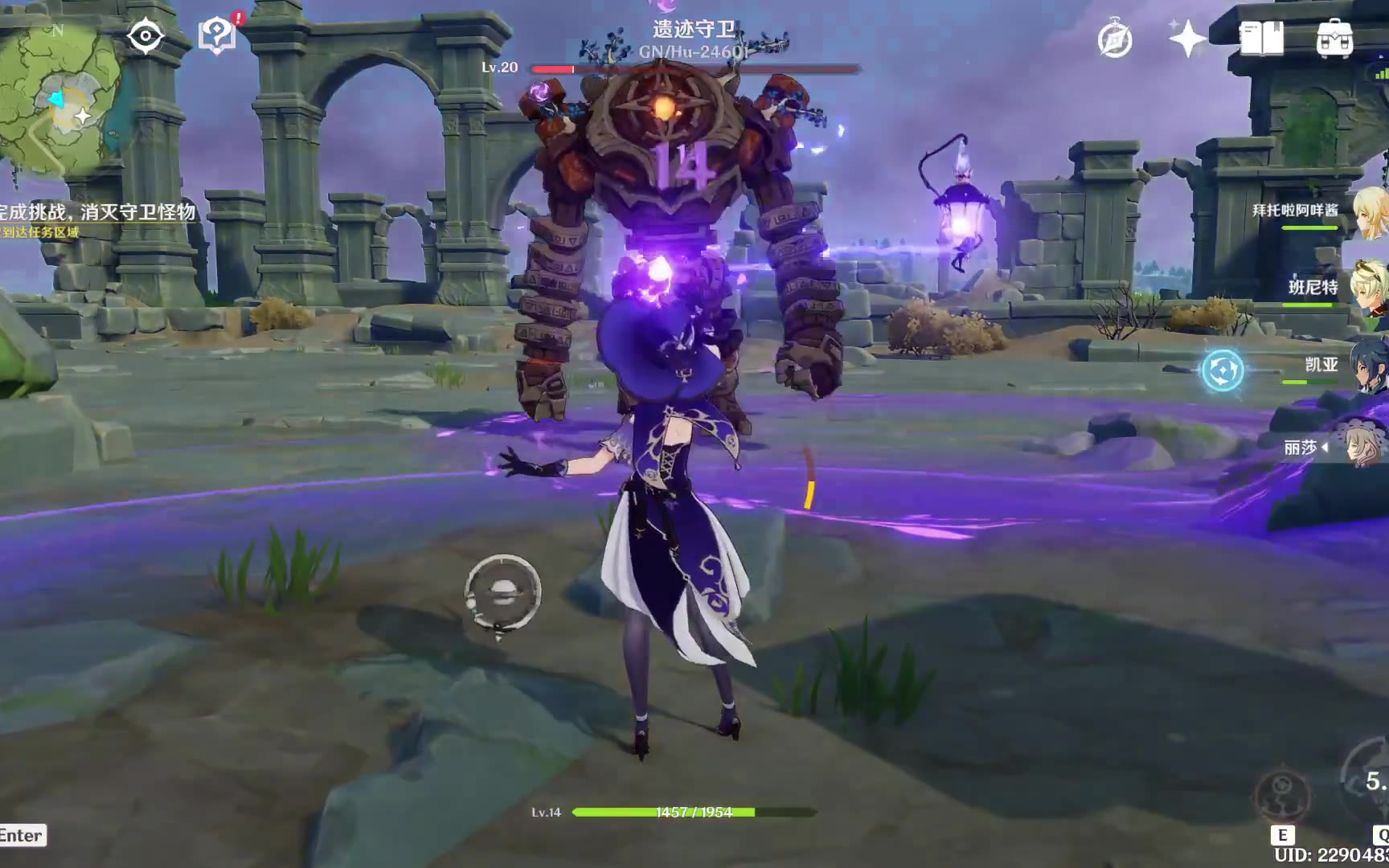Switch to party member 拜托啦阿咩酱
This screenshot has height=868, width=1389.
click(1318, 212)
